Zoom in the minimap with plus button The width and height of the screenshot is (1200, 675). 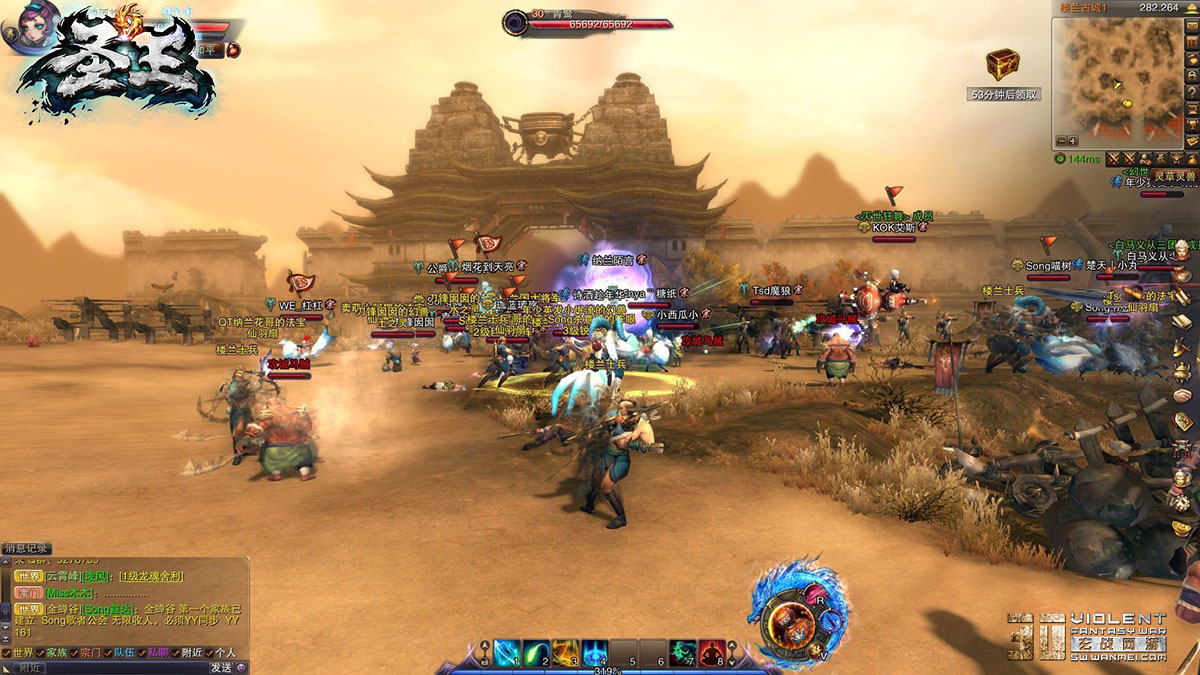pyautogui.click(x=1073, y=141)
